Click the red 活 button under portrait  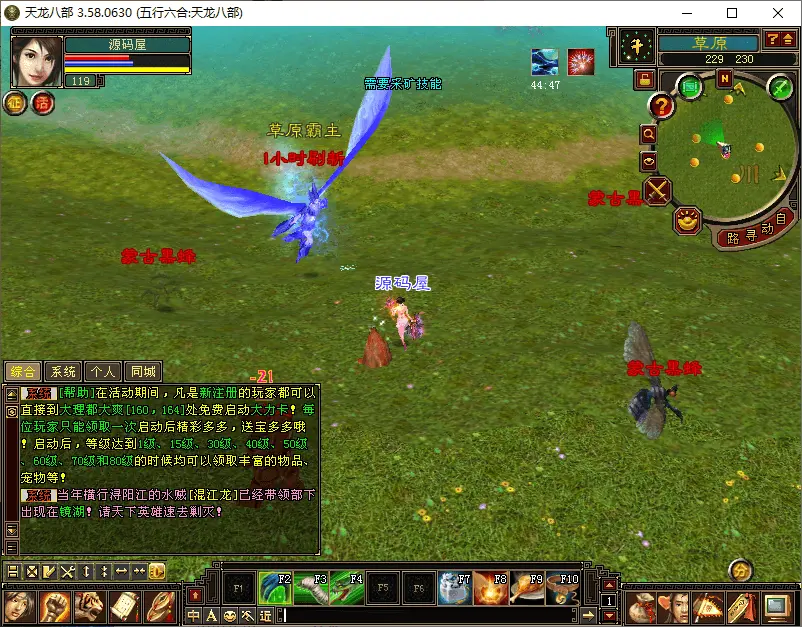click(43, 102)
